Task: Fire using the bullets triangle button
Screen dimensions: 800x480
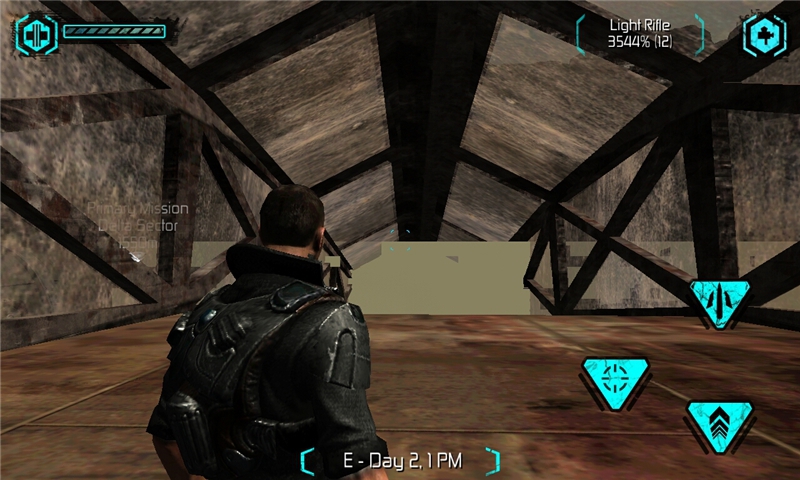Action: click(719, 300)
